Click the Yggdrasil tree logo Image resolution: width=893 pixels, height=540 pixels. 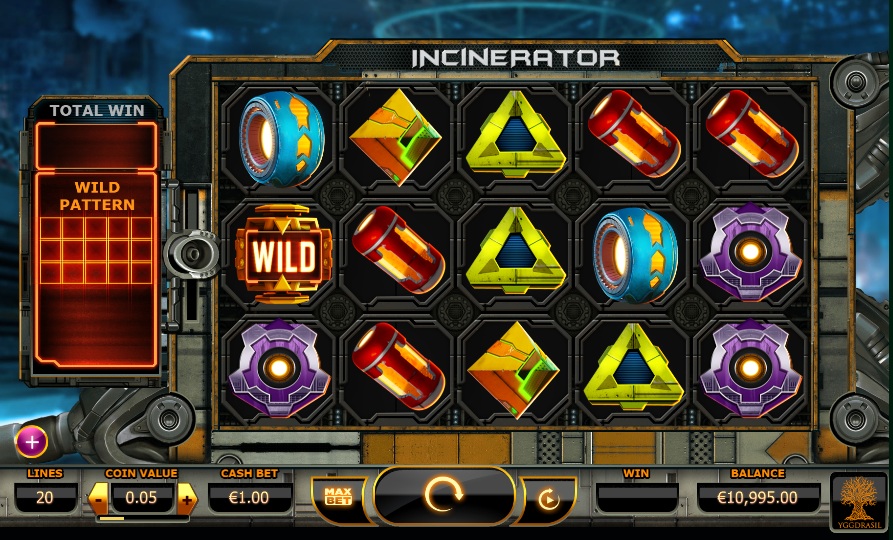pos(859,499)
